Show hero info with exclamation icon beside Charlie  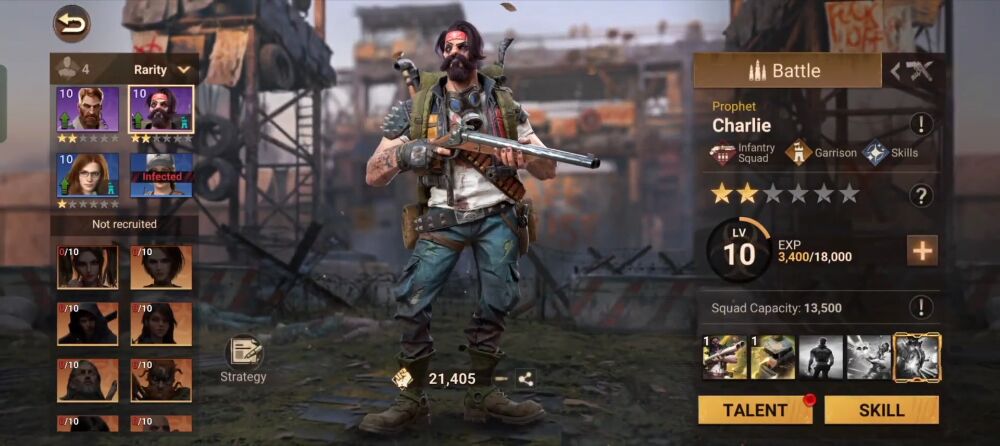tap(921, 125)
